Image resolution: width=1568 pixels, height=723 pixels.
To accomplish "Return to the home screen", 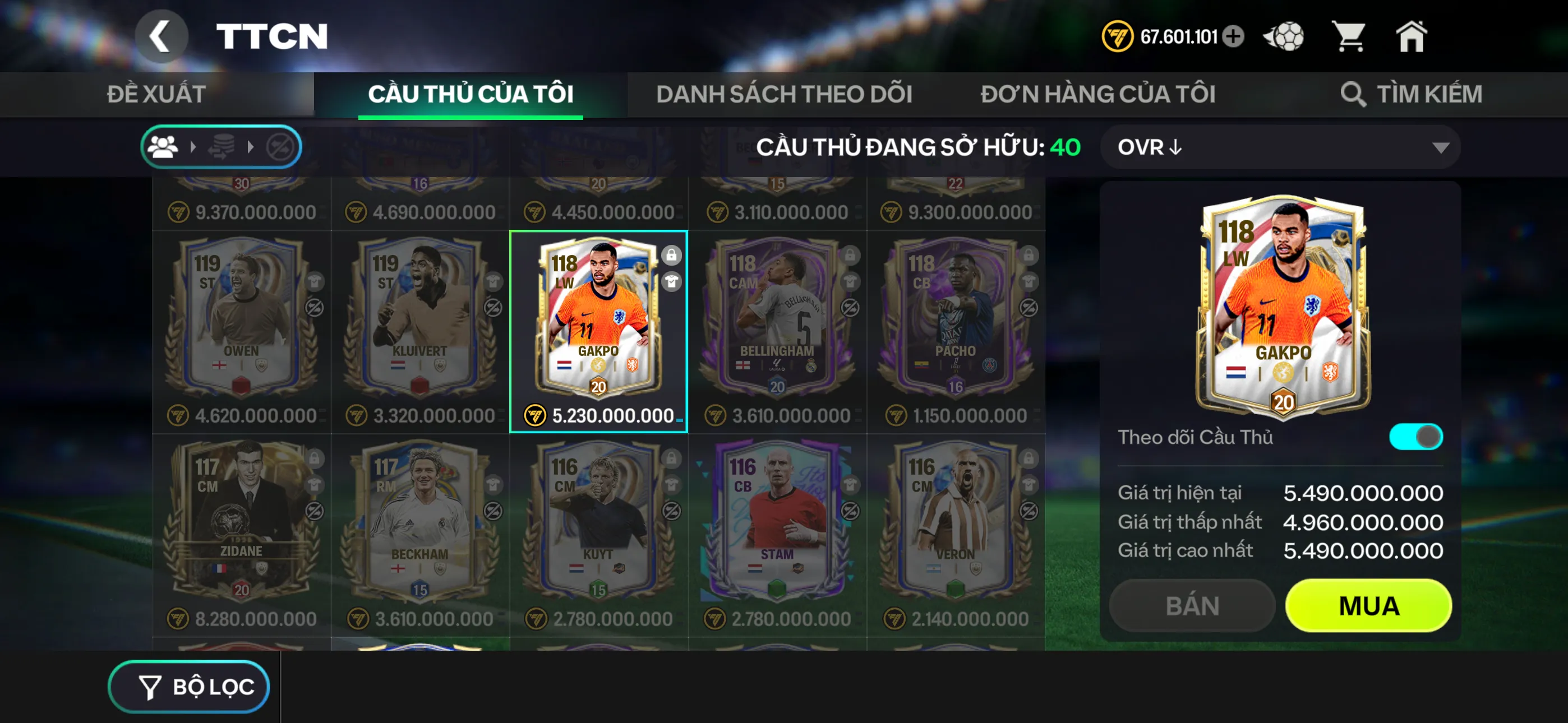I will (x=1412, y=36).
